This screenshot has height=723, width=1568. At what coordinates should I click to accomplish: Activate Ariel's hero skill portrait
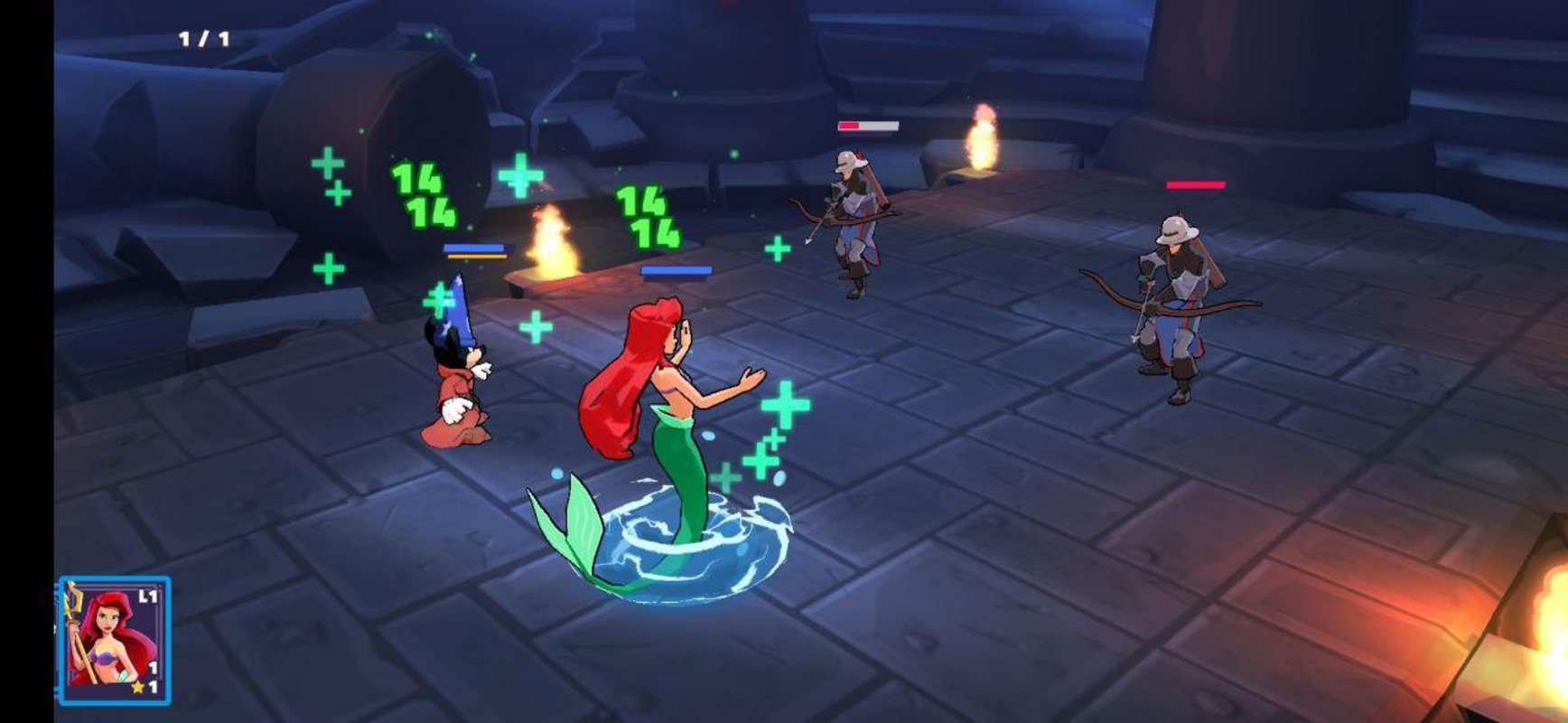(114, 641)
